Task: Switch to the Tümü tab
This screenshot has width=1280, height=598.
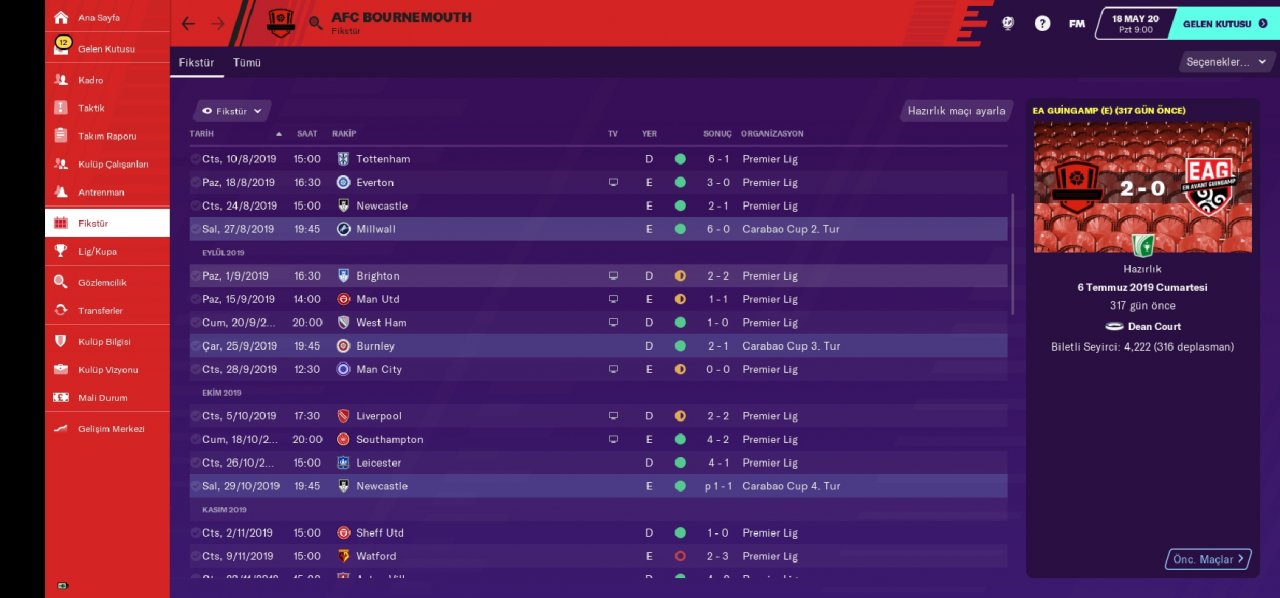Action: pos(247,62)
